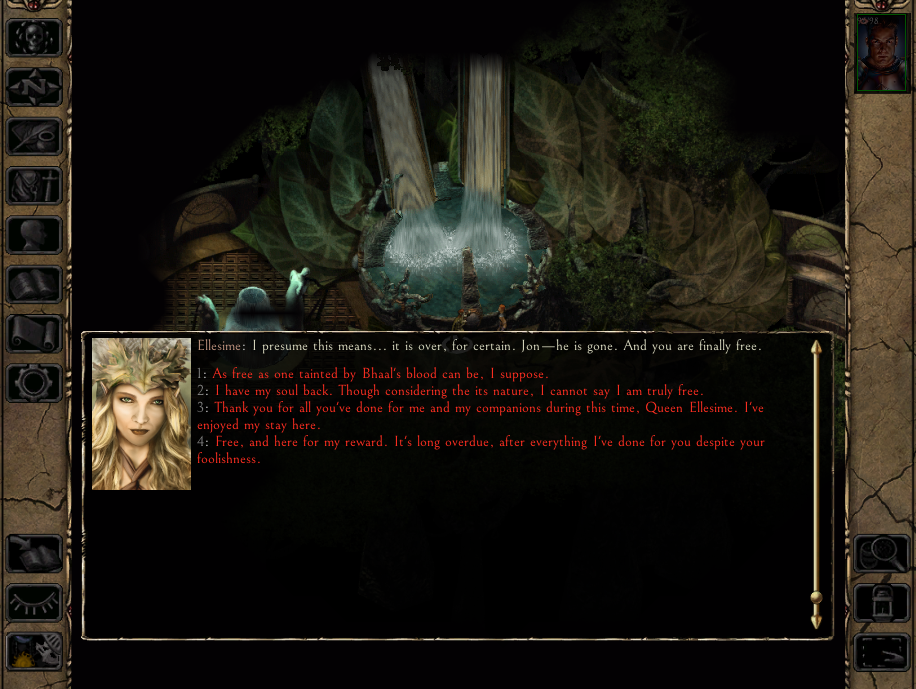Click the dialogue box scrollbar
This screenshot has height=689, width=916.
click(x=816, y=484)
